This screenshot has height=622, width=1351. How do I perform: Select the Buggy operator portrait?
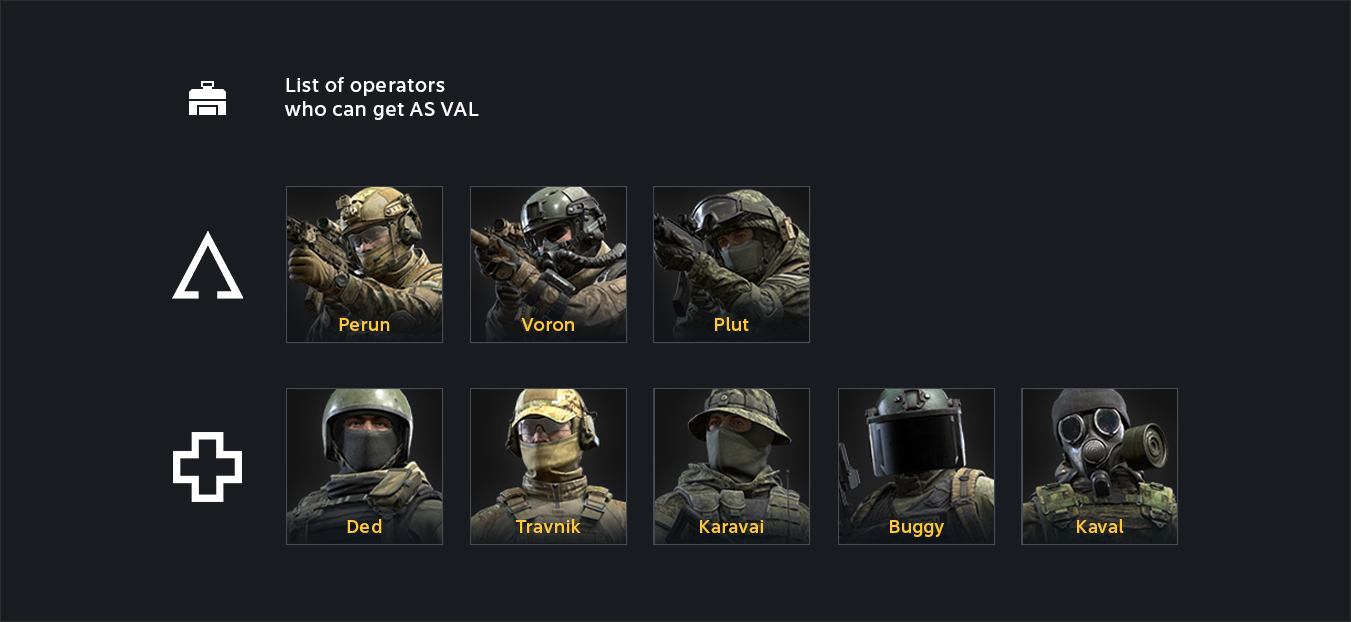tap(916, 466)
